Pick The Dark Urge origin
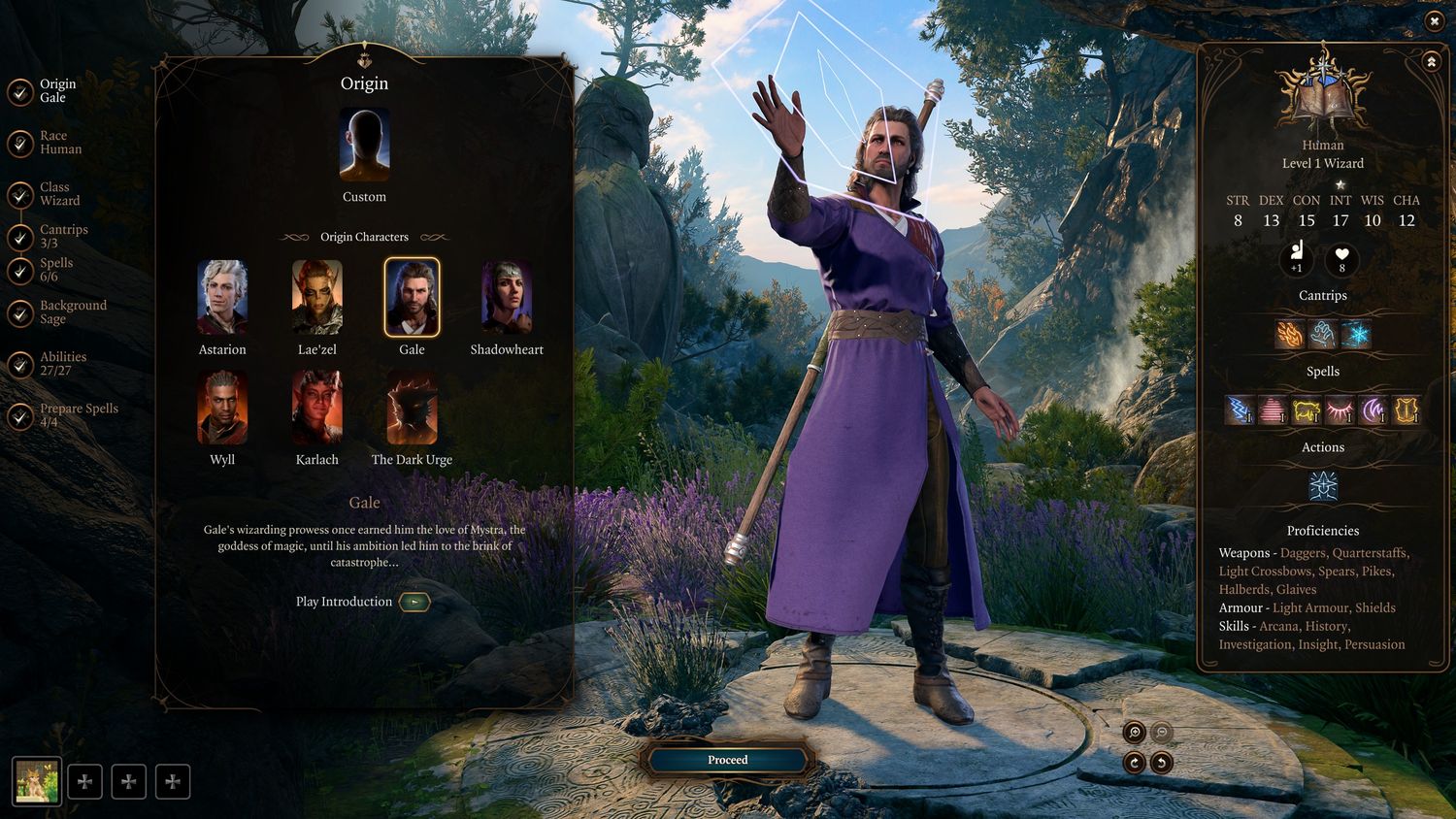The image size is (1456, 819). click(x=412, y=408)
